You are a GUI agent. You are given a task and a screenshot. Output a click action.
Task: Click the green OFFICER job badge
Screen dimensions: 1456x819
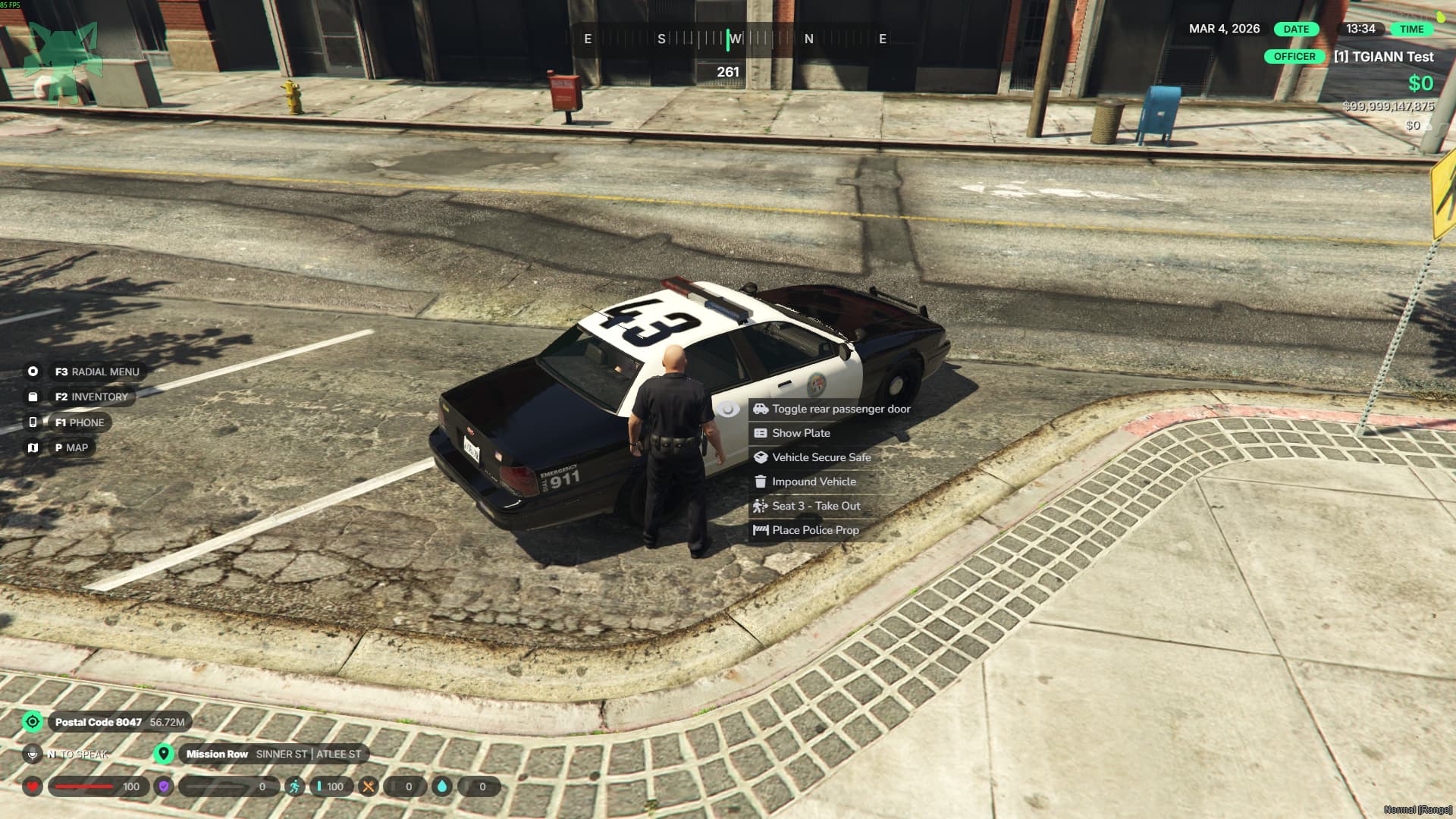click(x=1294, y=57)
